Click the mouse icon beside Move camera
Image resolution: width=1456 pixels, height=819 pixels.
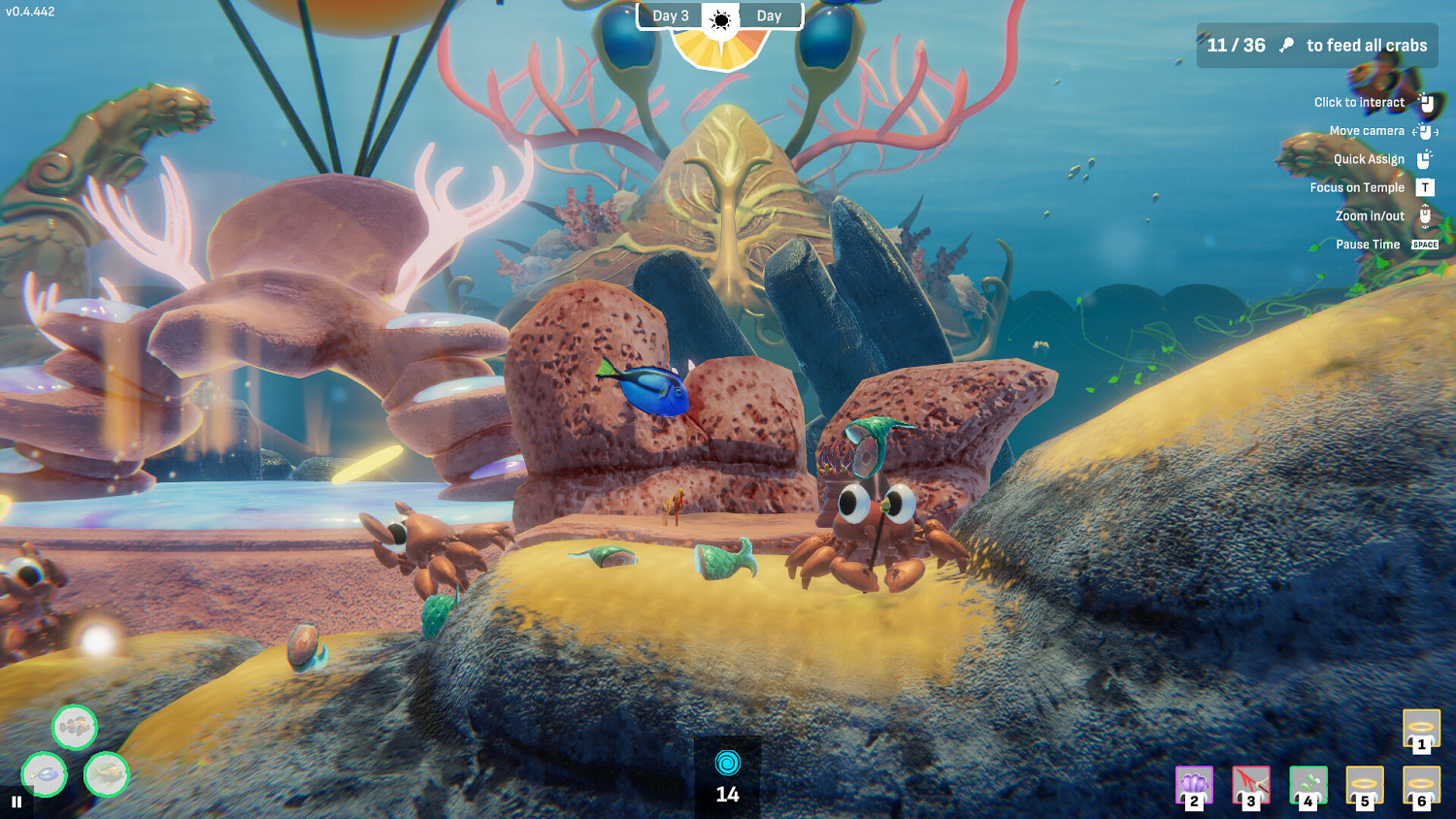click(x=1424, y=130)
